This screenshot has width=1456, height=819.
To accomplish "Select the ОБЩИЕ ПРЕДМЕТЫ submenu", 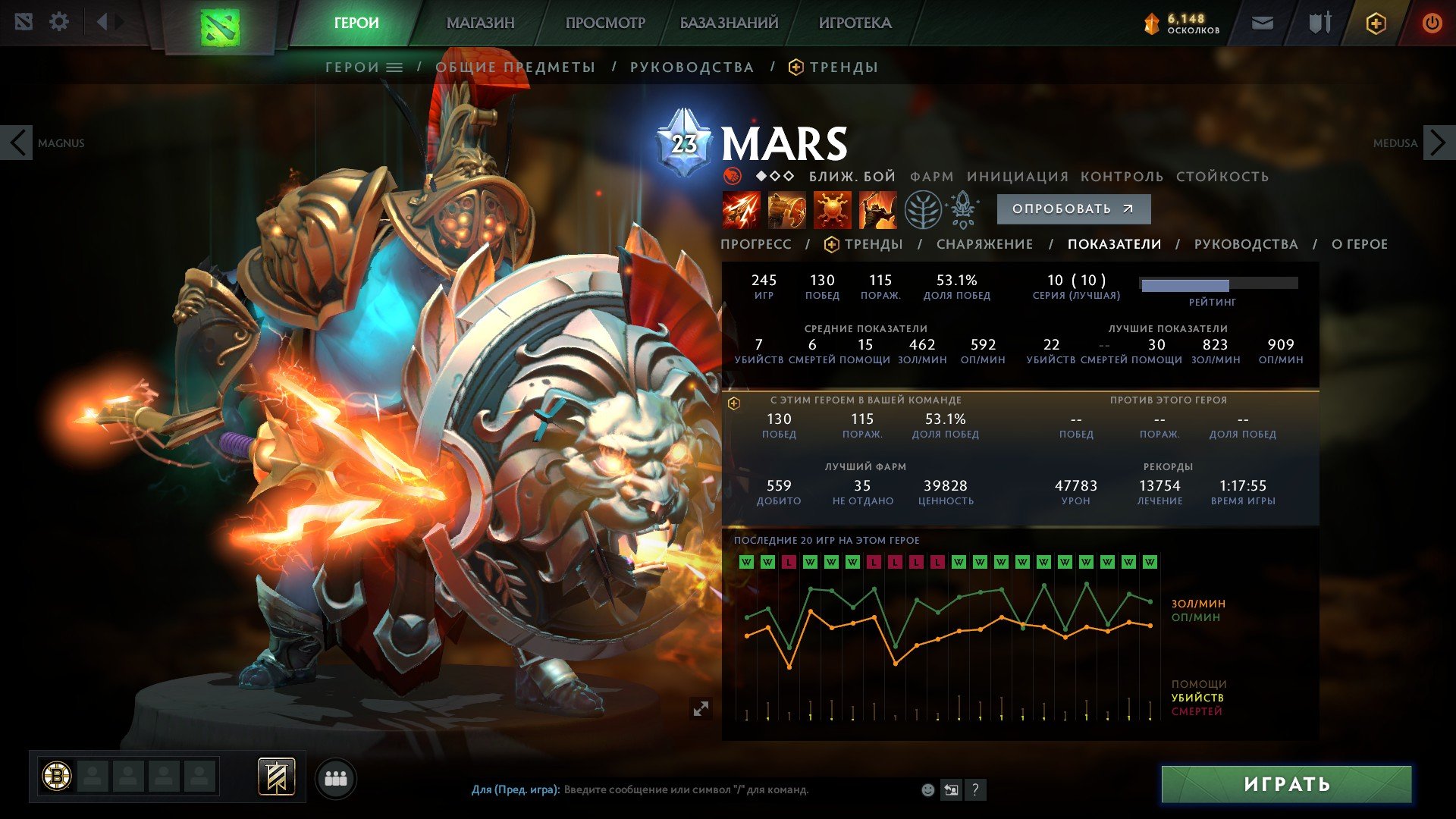I will pyautogui.click(x=515, y=67).
